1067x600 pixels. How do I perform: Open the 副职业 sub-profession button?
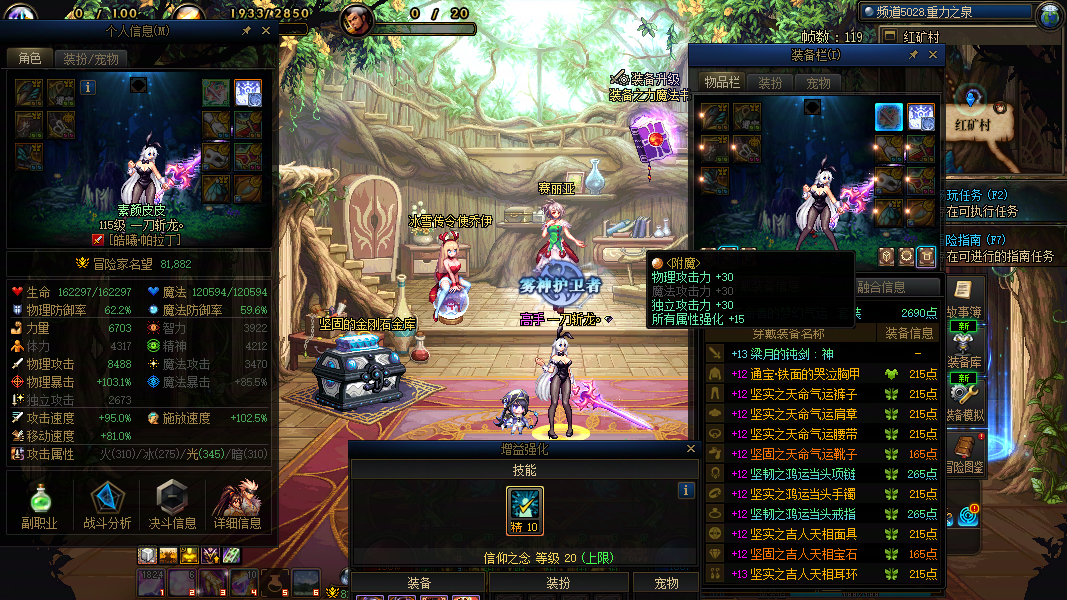coord(39,505)
